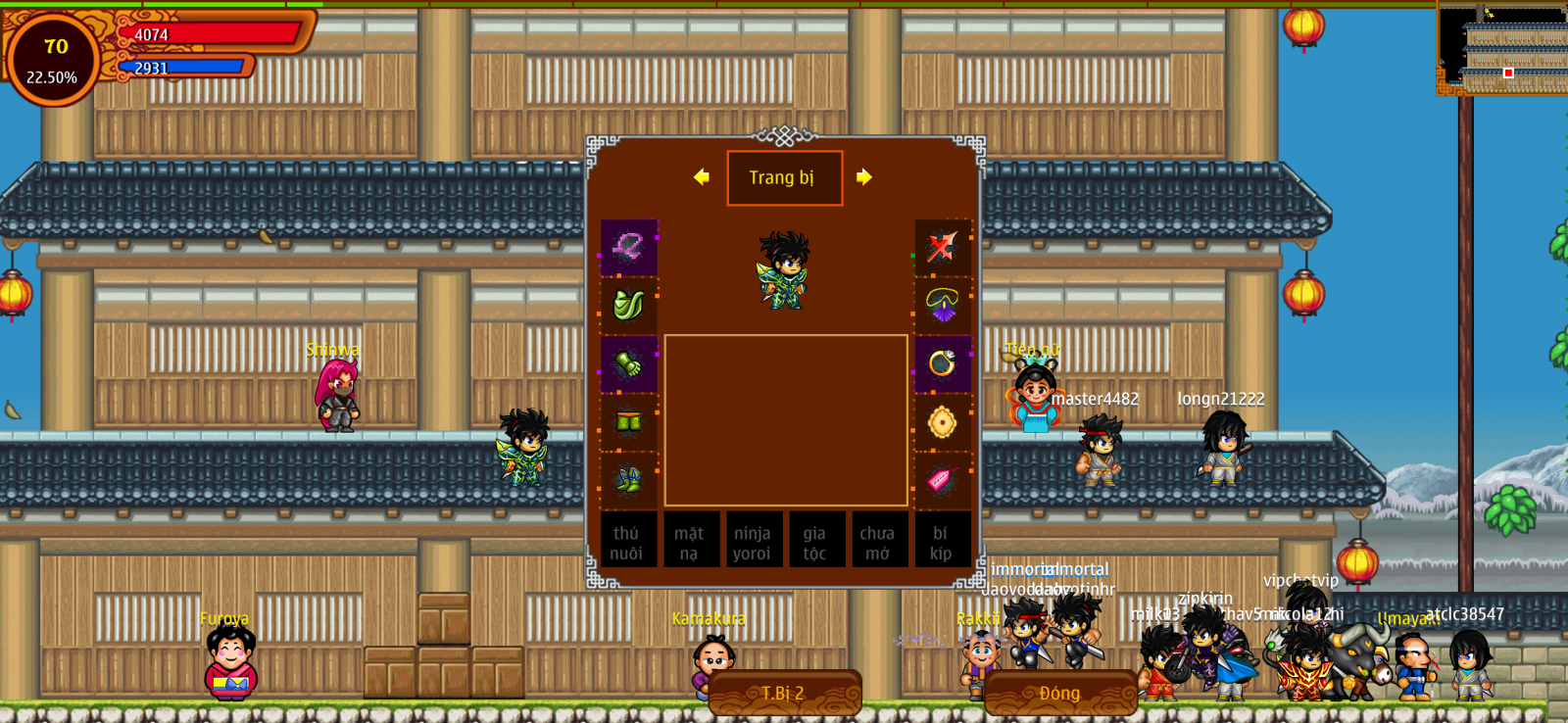Select the green boots equipment slot
Screen dimensions: 1568x723
pyautogui.click(x=628, y=480)
